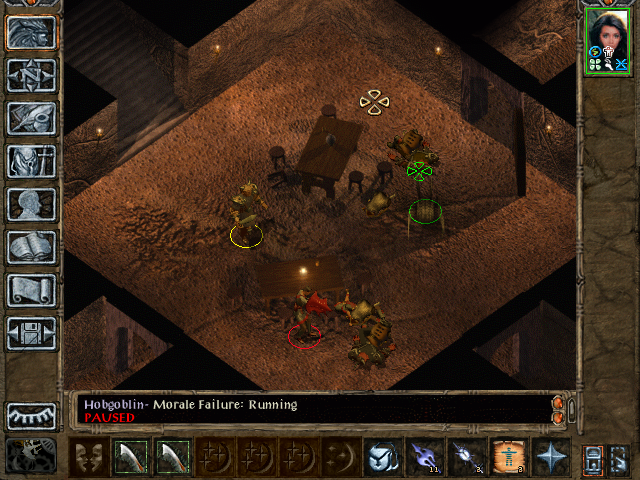640x480 pixels.
Task: Toggle pause with the clock gear button
Action: point(32,455)
